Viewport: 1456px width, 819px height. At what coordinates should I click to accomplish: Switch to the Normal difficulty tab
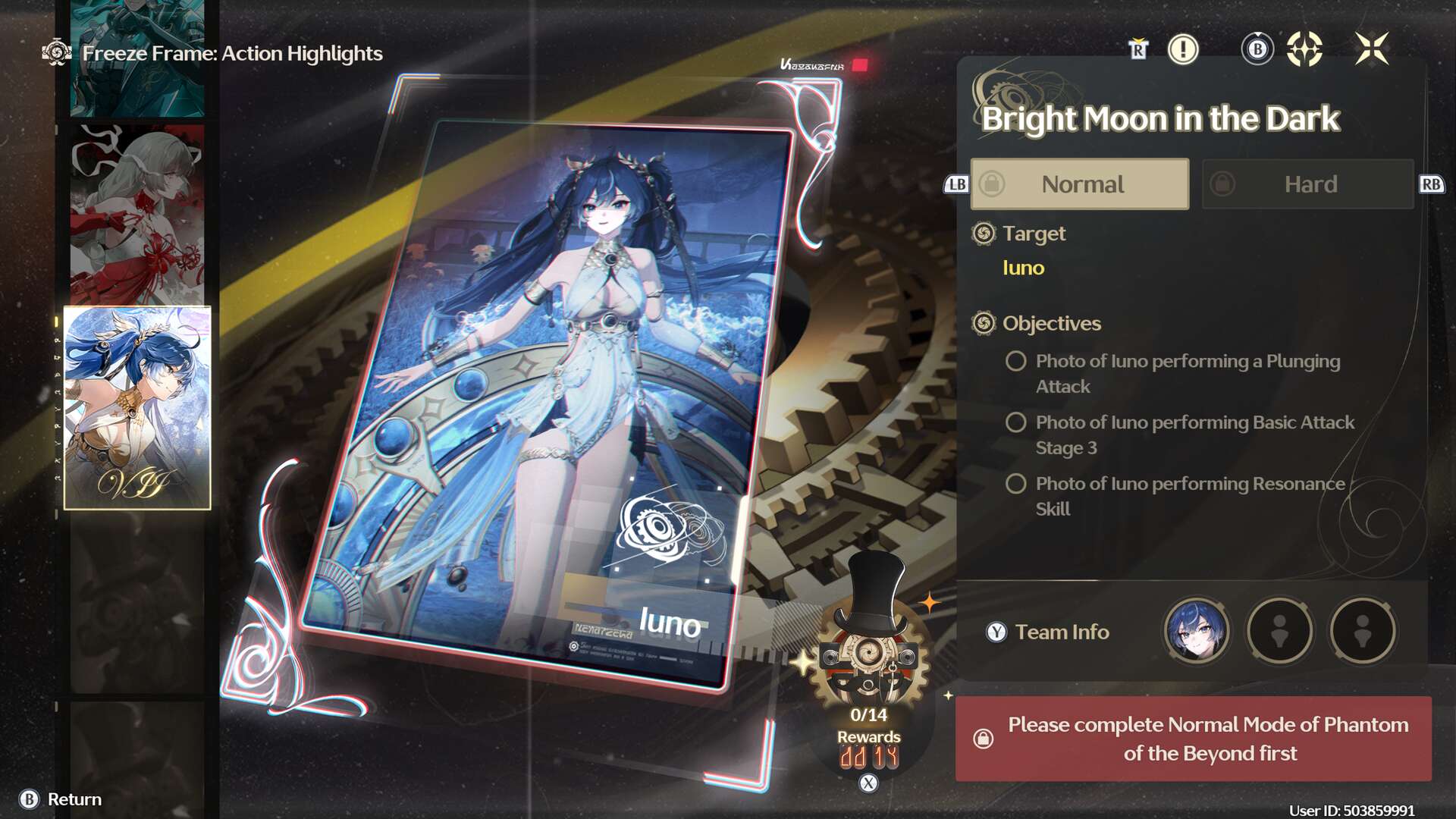tap(1080, 184)
